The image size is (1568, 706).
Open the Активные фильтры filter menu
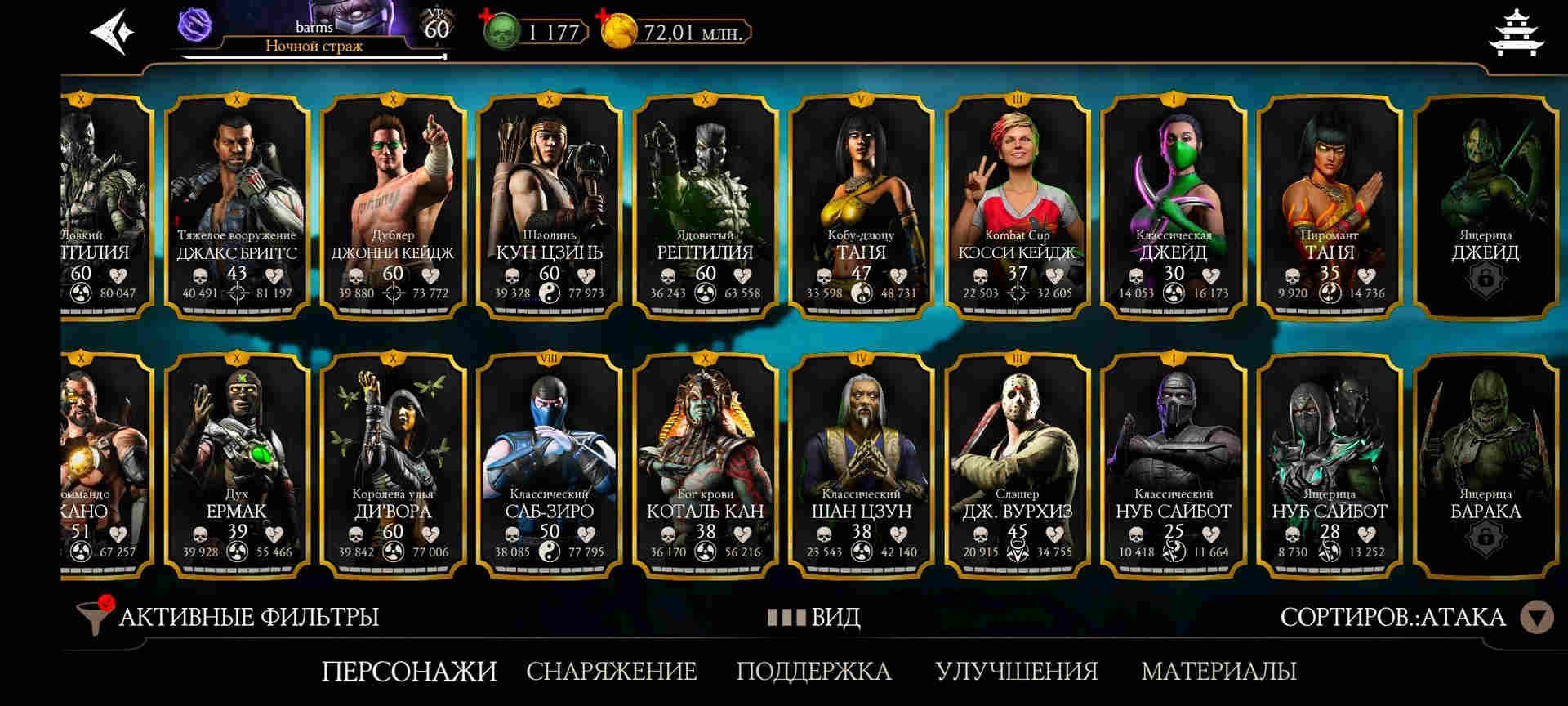(229, 616)
